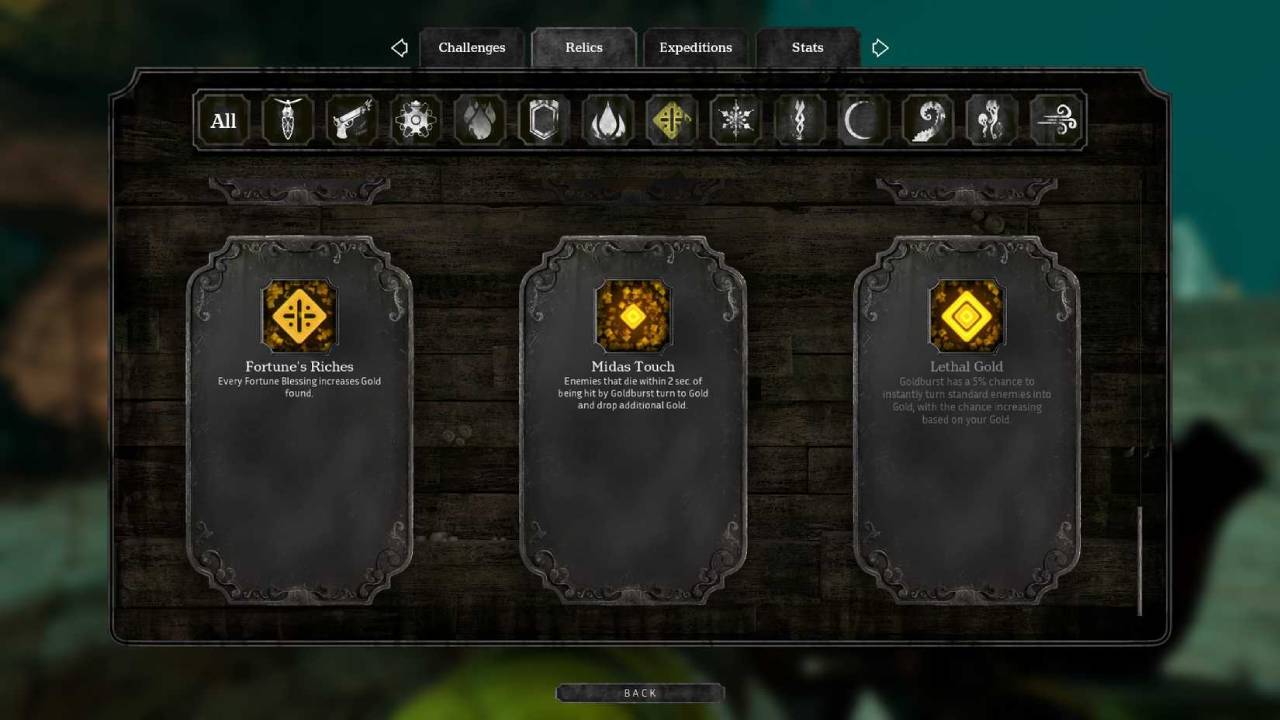Switch to the Expeditions tab

[x=695, y=47]
